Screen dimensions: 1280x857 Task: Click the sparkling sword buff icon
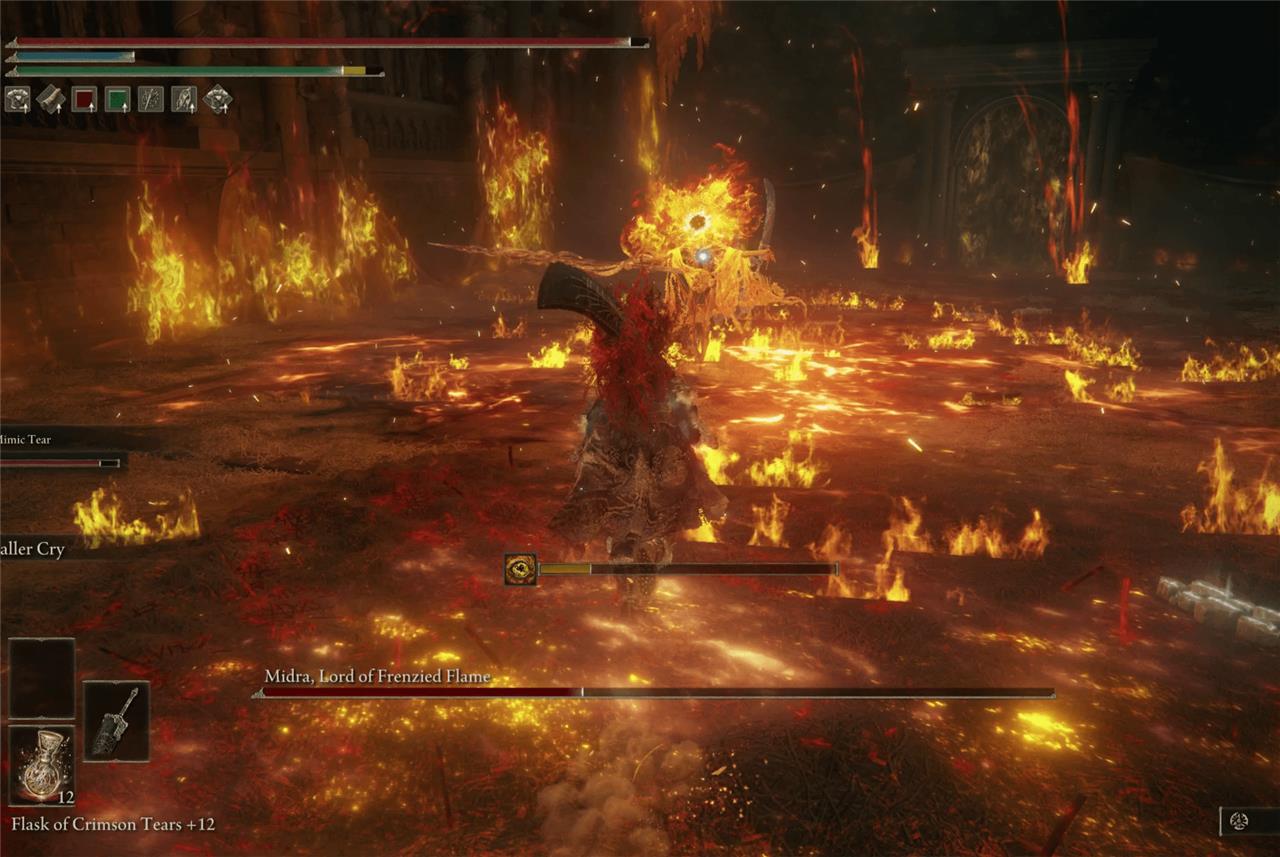click(150, 99)
